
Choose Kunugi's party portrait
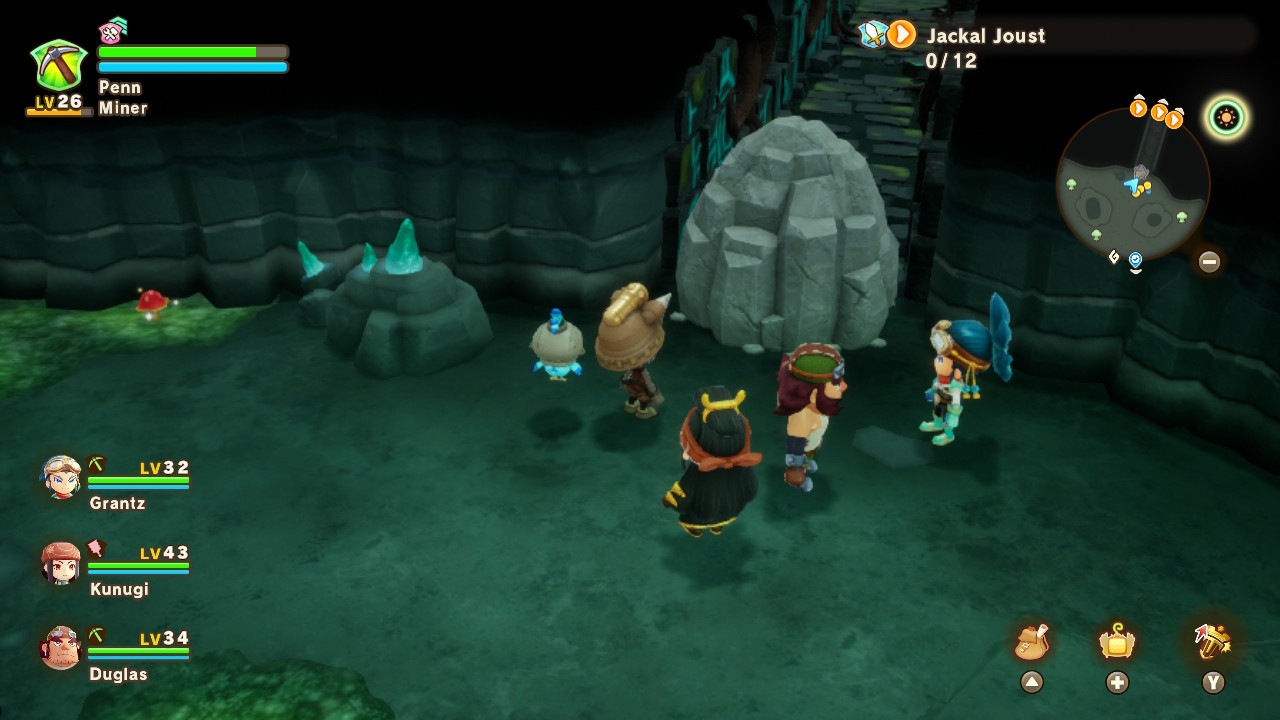61,564
